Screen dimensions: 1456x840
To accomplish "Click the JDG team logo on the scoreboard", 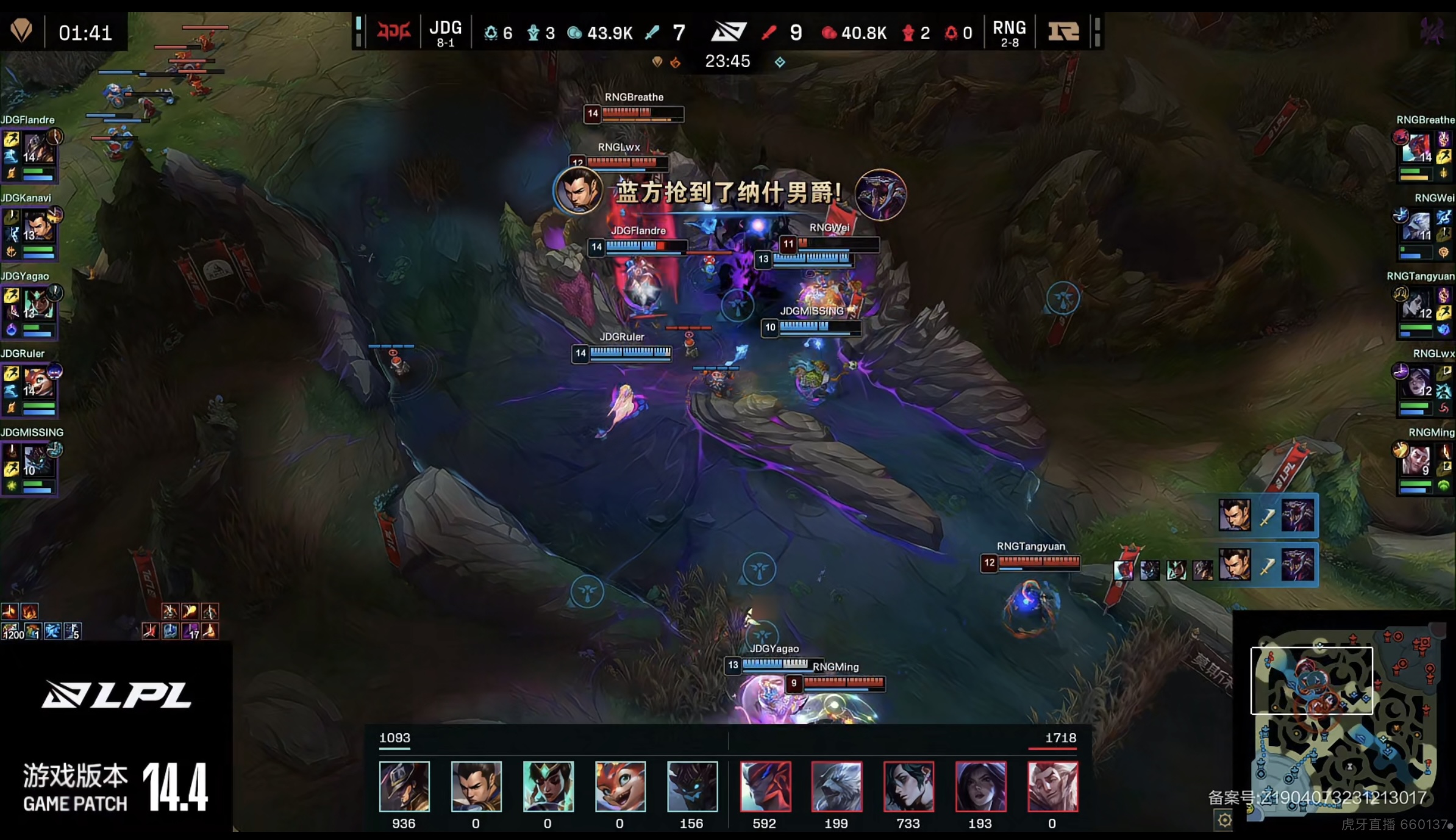I will coord(393,31).
